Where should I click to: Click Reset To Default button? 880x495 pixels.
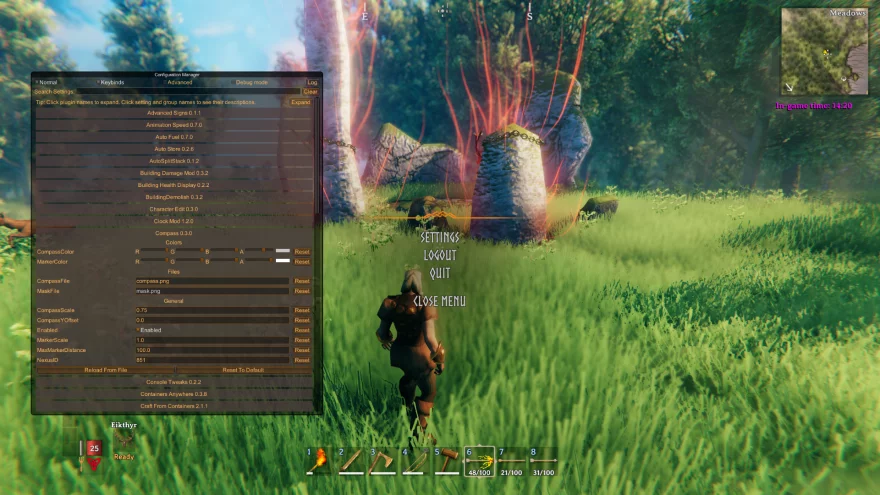(243, 370)
